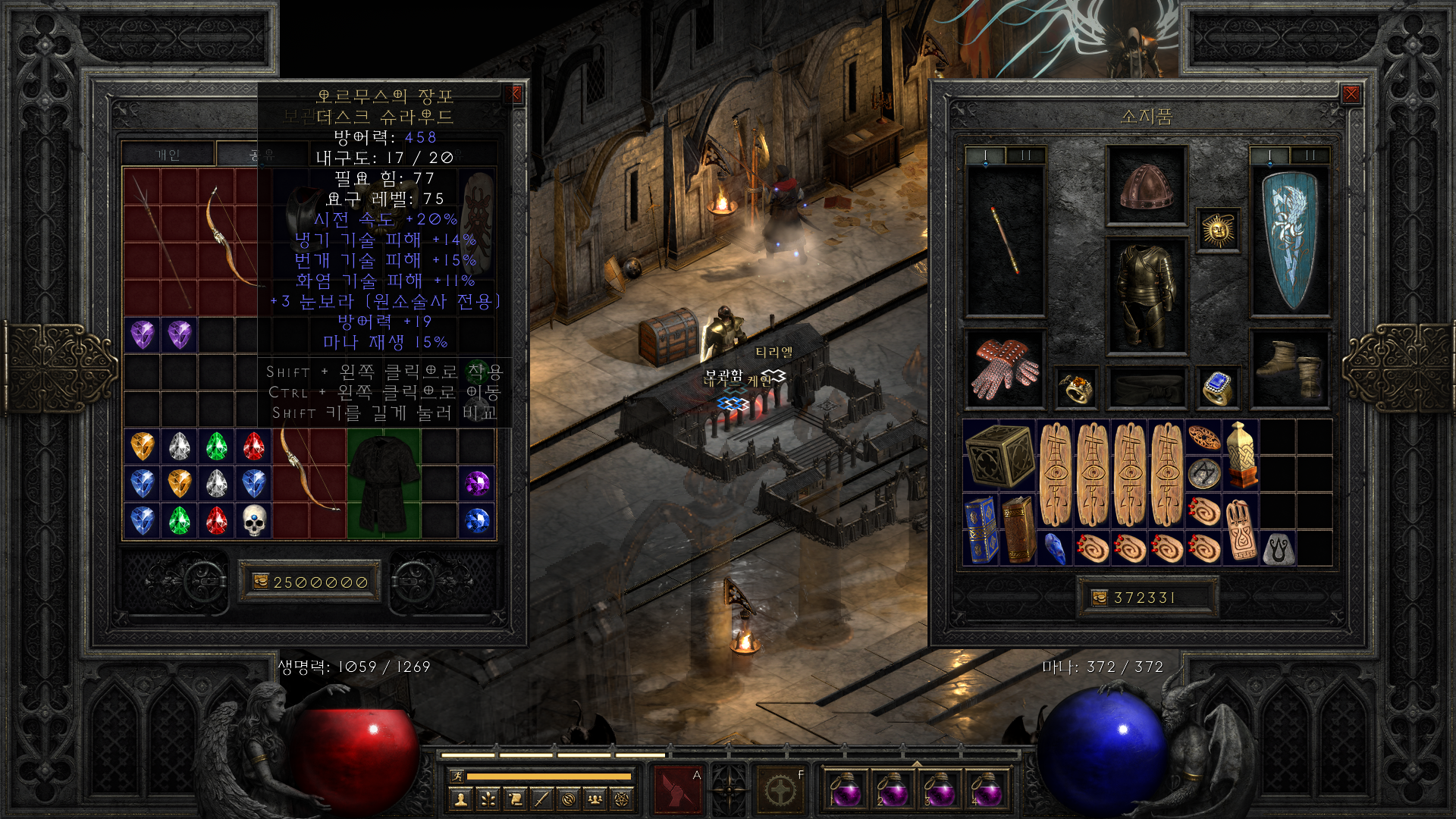Select the equipped sun amulet
Image resolution: width=1456 pixels, height=819 pixels.
1218,230
